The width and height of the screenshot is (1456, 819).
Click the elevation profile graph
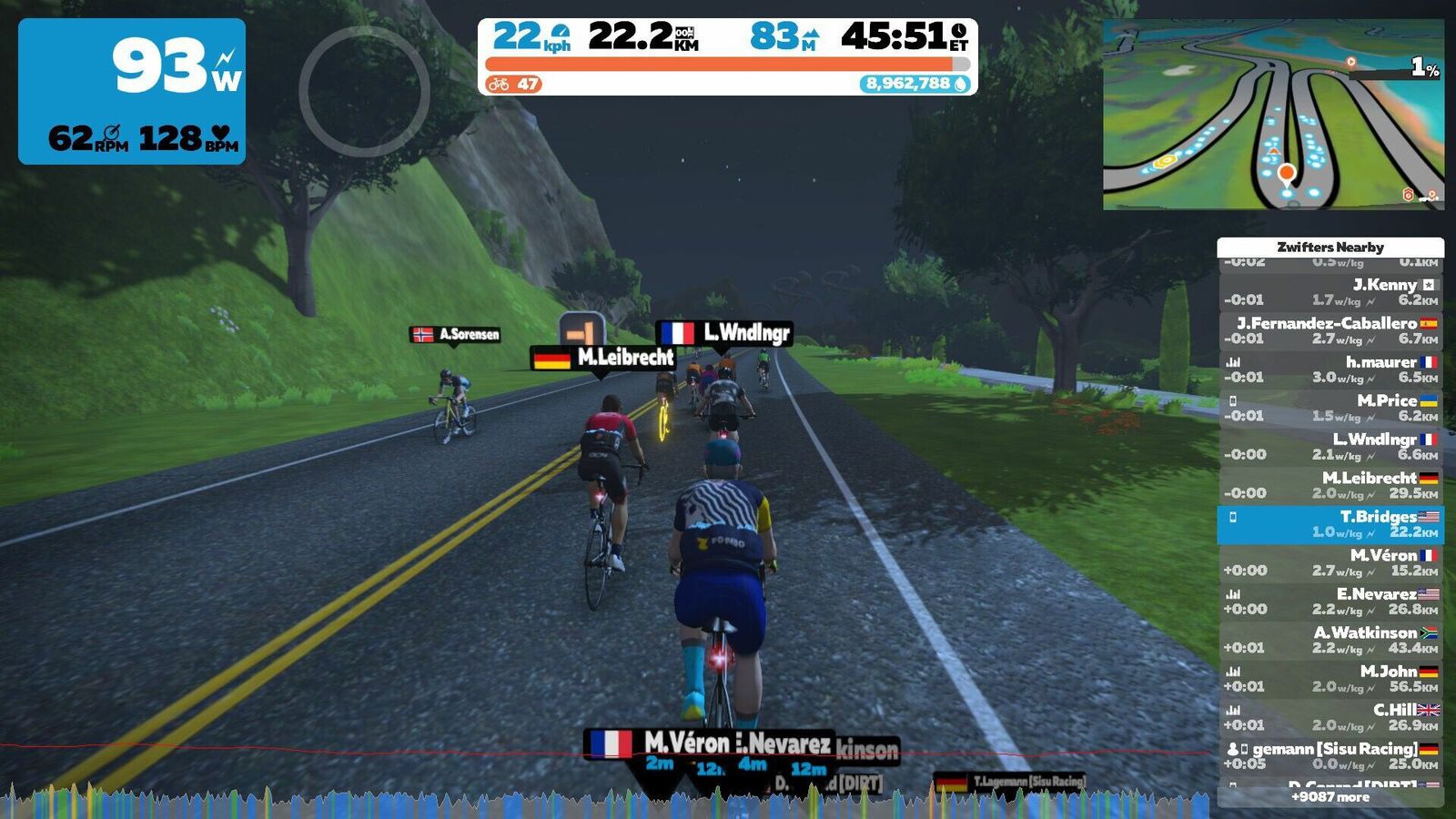pos(608,802)
